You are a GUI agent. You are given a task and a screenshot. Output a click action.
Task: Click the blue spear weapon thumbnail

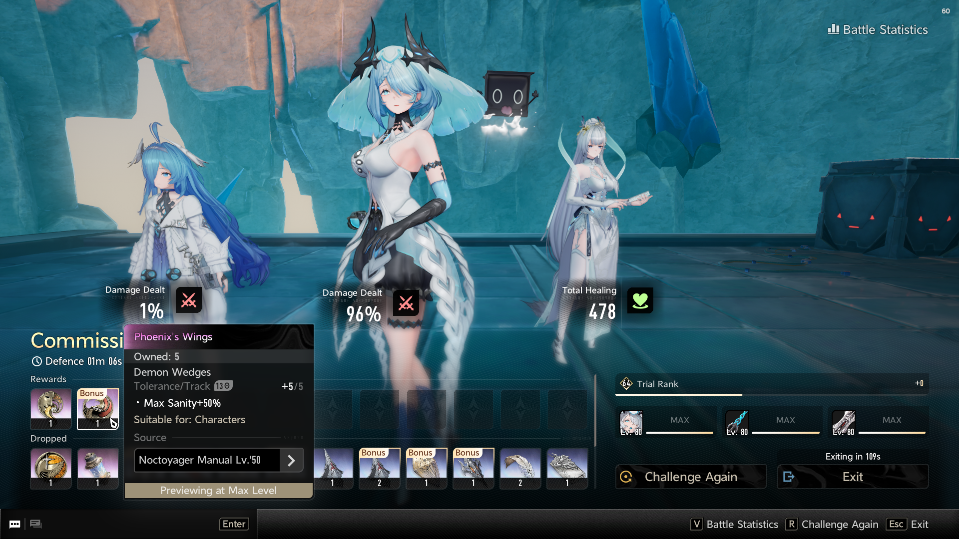point(738,422)
